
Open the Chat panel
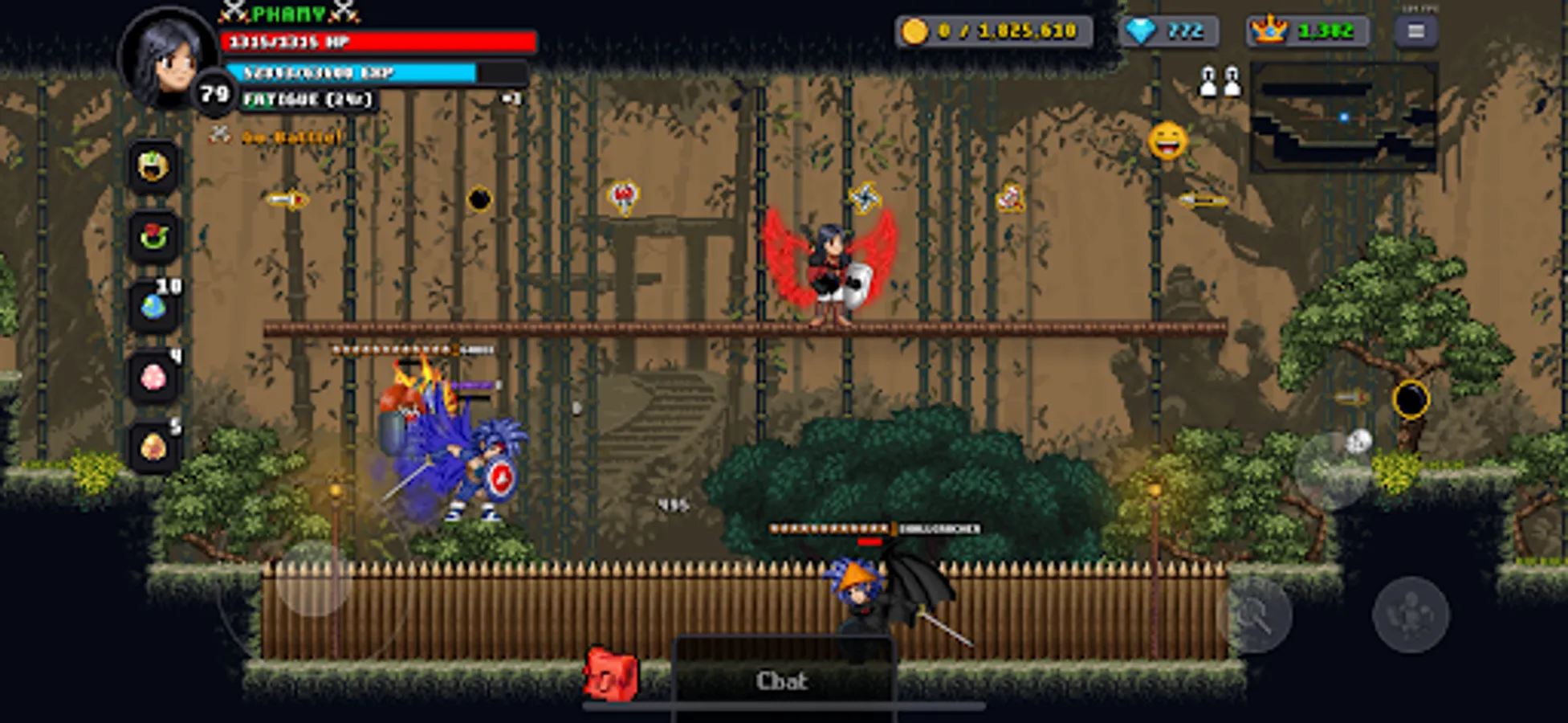coord(784,681)
